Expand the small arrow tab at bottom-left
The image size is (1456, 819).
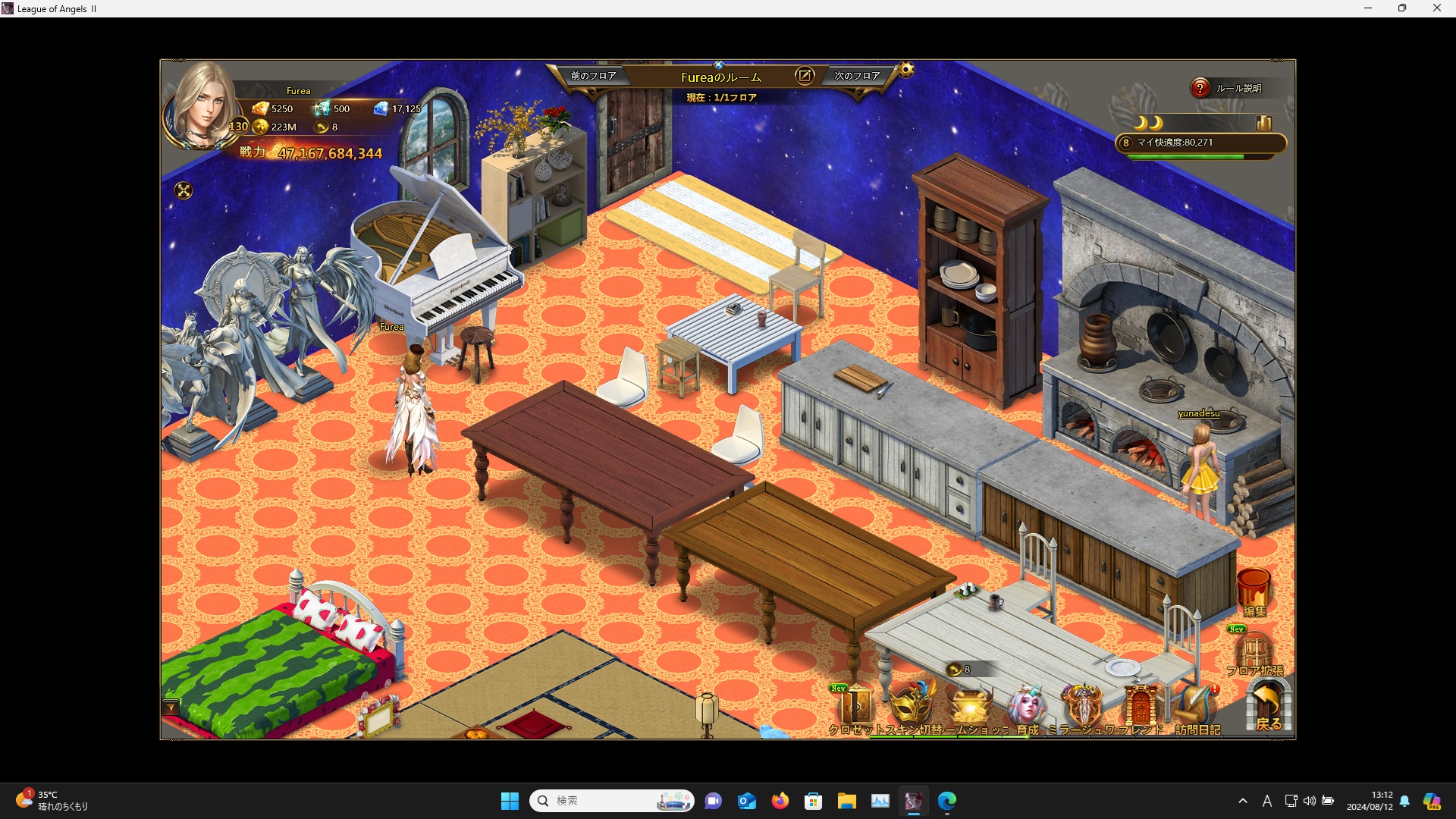(171, 708)
